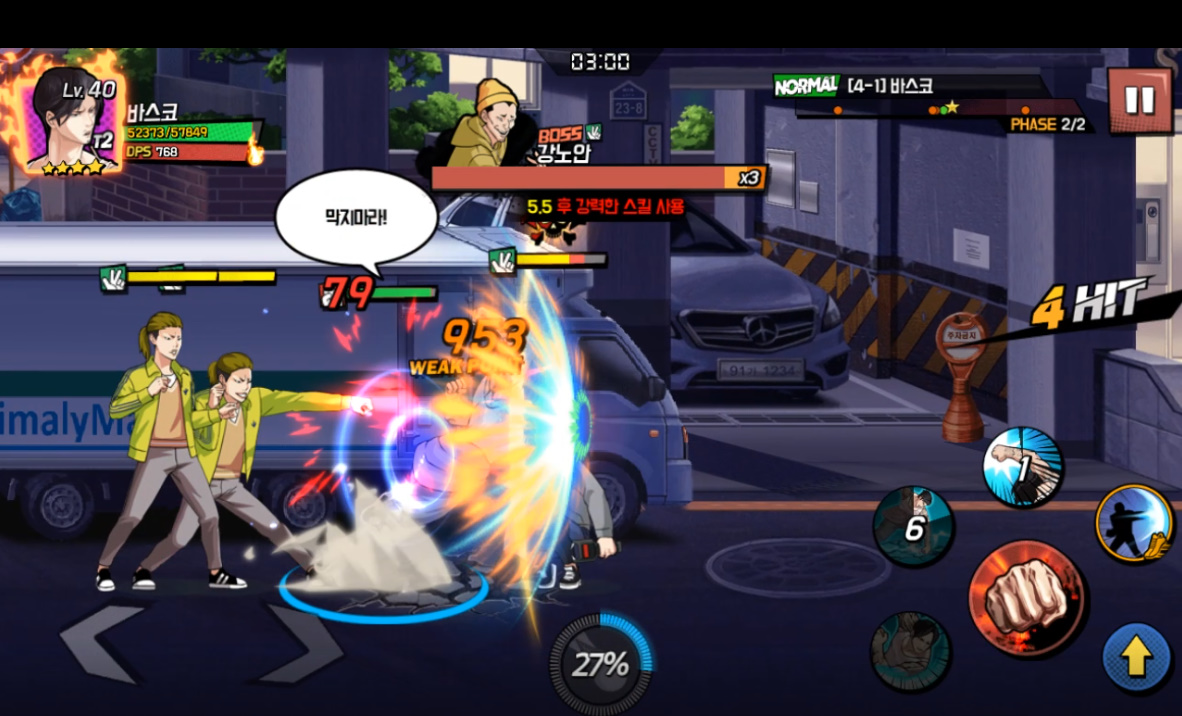The width and height of the screenshot is (1182, 716).
Task: Activate the dimmed crouching fighter skill
Action: pos(910,650)
